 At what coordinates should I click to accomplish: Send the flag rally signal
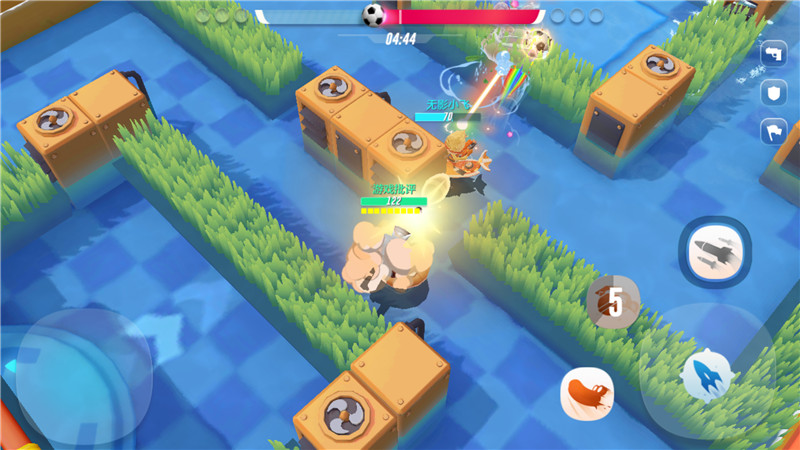tap(774, 131)
